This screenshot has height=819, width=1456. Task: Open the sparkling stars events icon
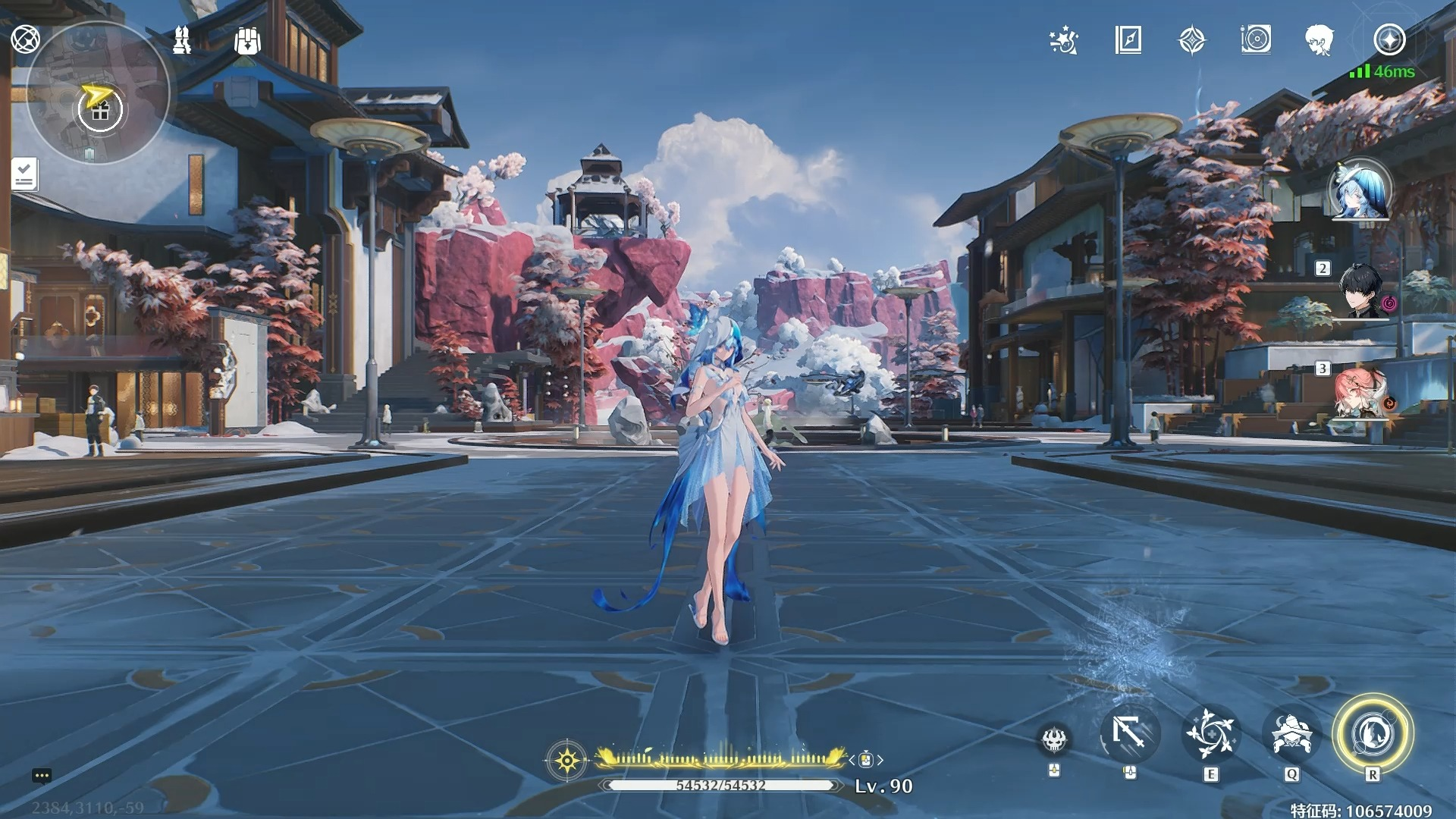click(1064, 40)
